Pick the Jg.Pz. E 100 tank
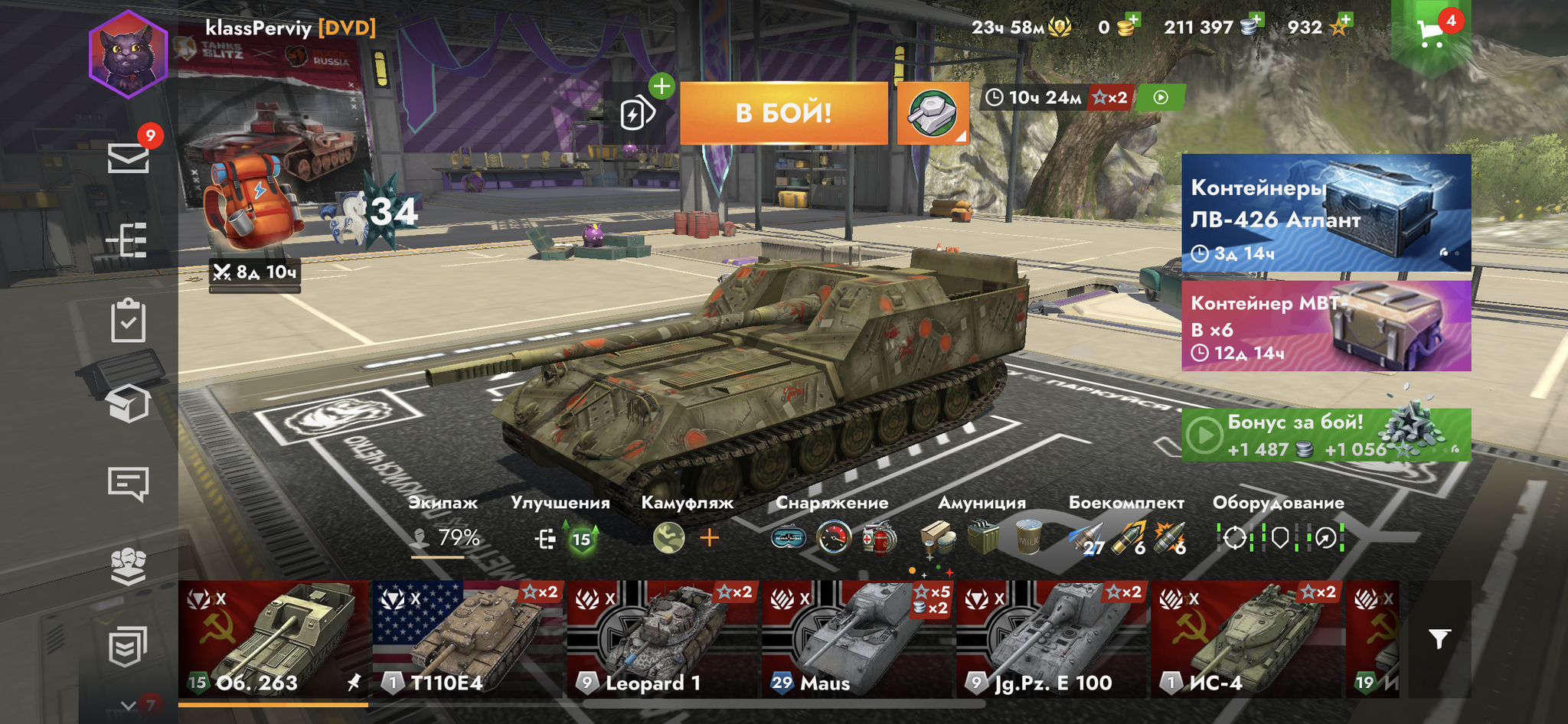The image size is (1568, 724). point(1052,640)
